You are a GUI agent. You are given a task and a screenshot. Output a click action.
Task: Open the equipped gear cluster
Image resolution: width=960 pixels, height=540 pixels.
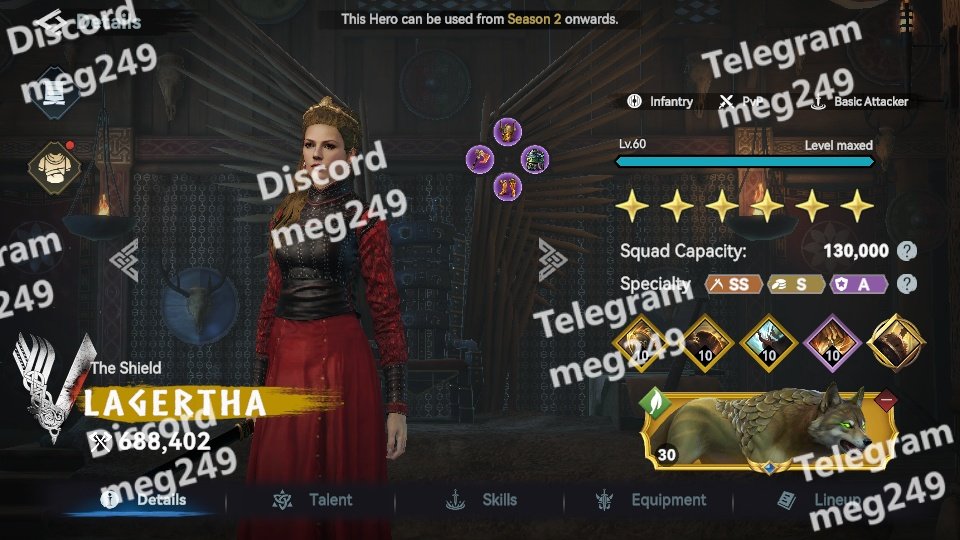pos(507,158)
